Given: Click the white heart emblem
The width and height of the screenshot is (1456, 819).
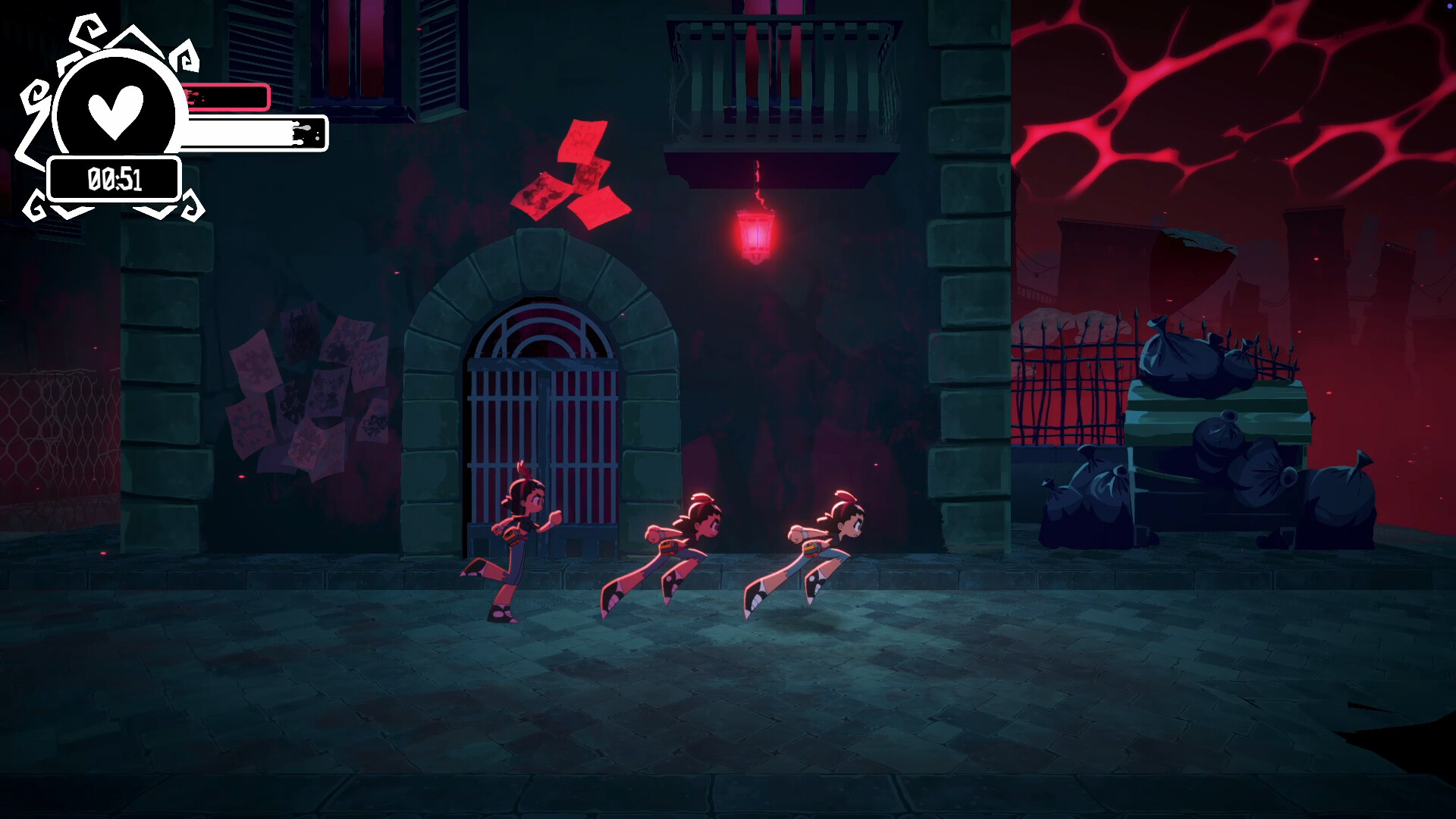Looking at the screenshot, I should tap(115, 111).
